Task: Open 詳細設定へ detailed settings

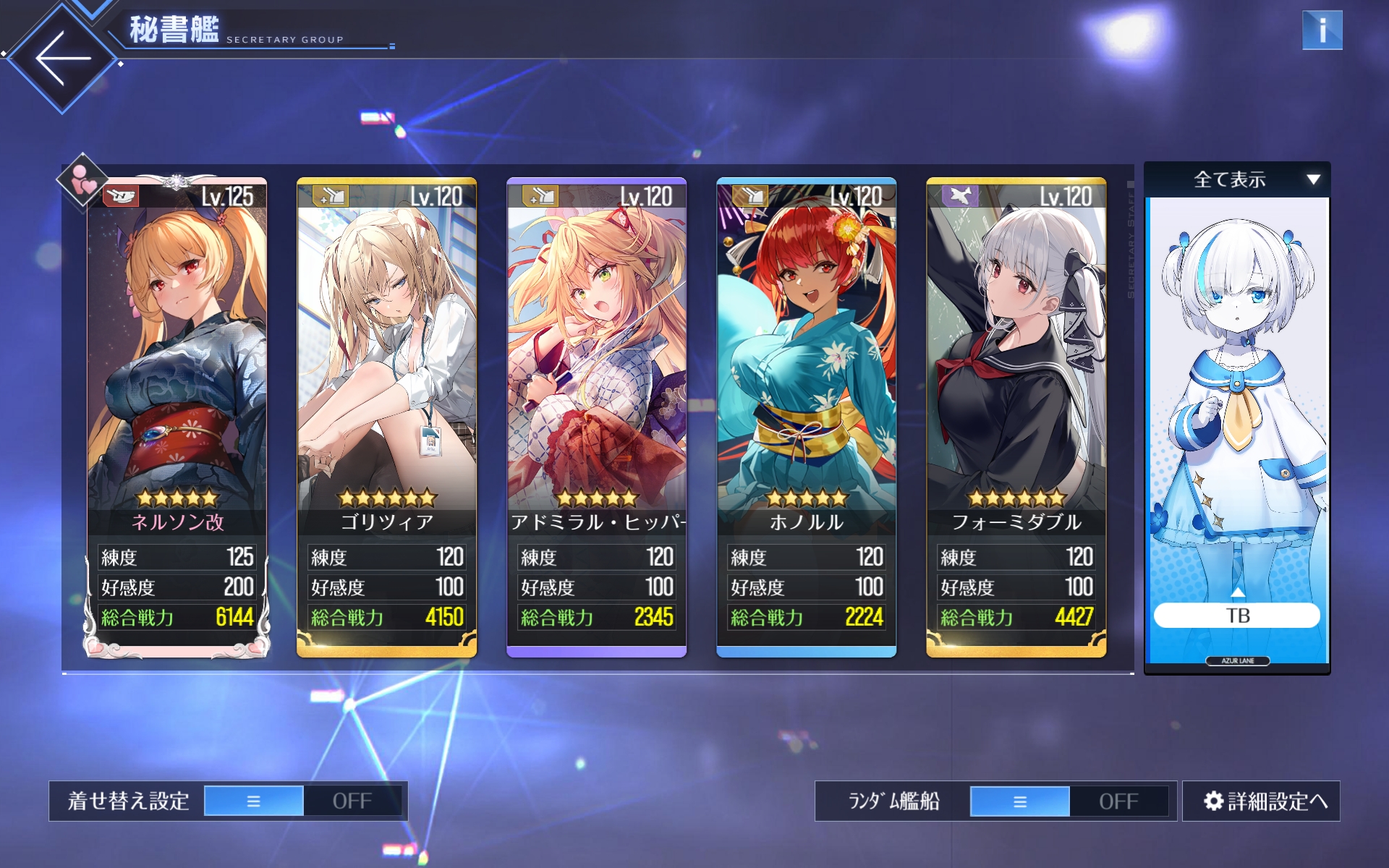Action: pos(1261,801)
